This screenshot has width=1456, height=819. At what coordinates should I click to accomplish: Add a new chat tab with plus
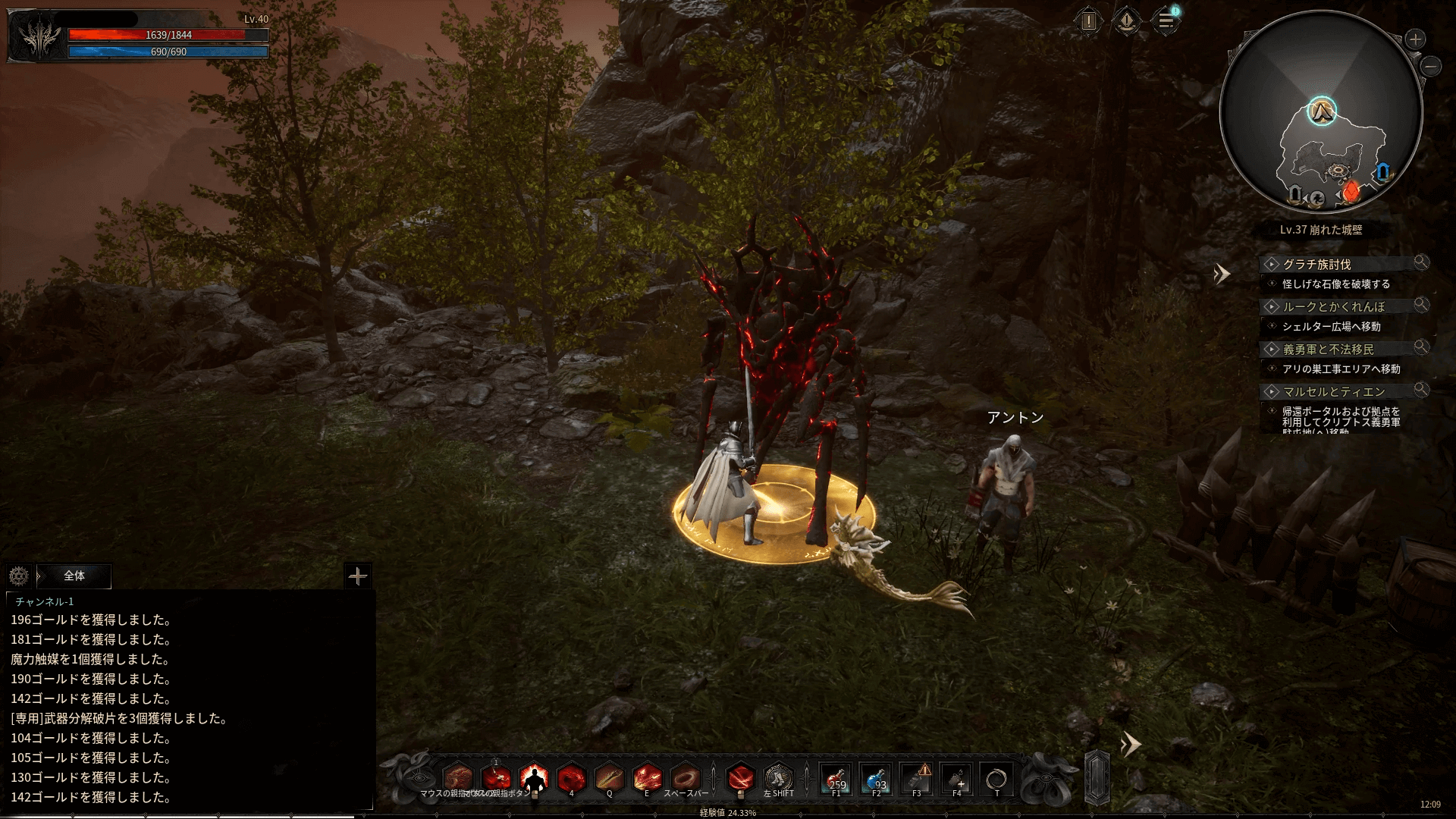pos(357,576)
